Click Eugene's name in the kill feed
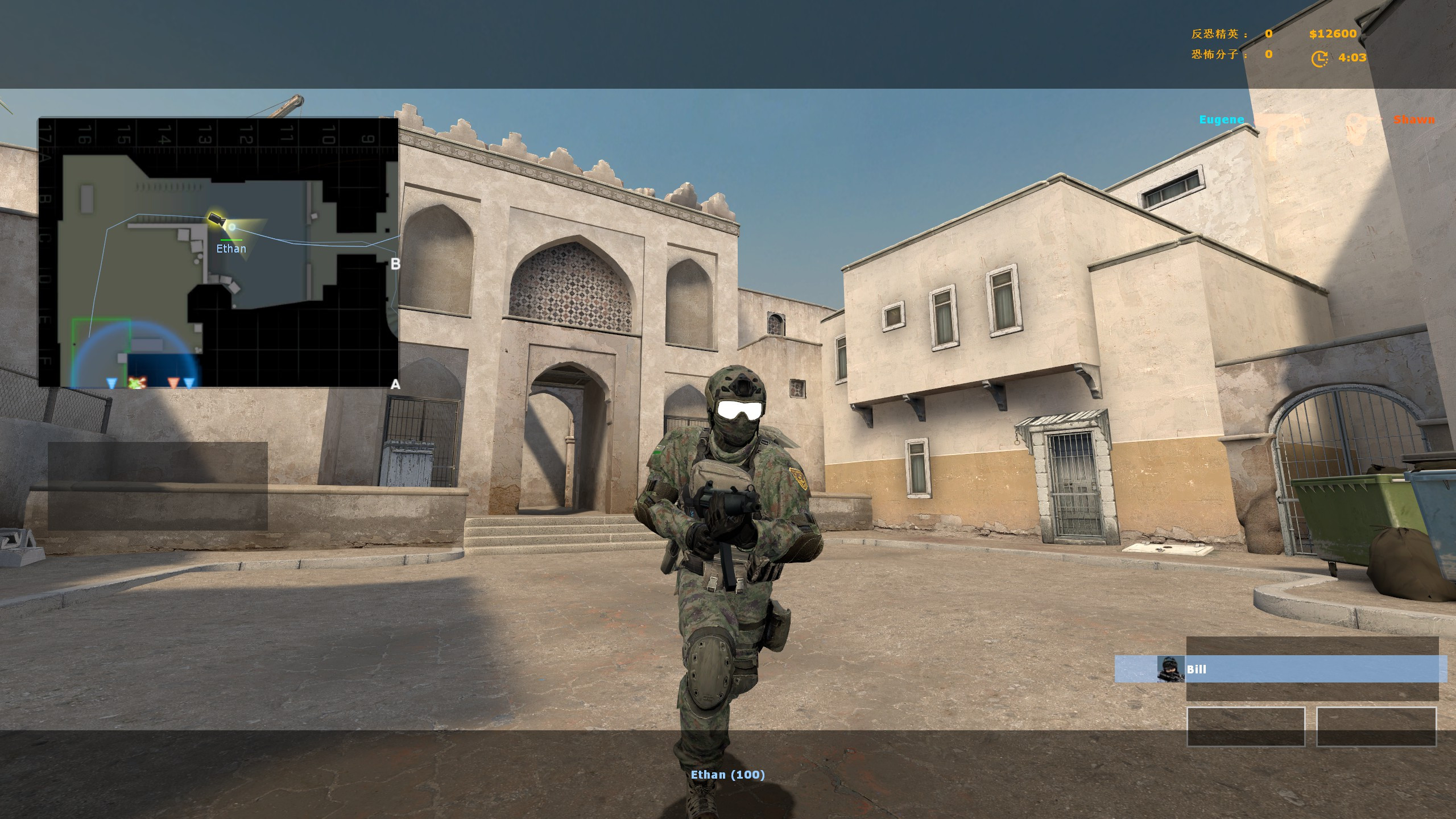The width and height of the screenshot is (1456, 819). tap(1222, 119)
